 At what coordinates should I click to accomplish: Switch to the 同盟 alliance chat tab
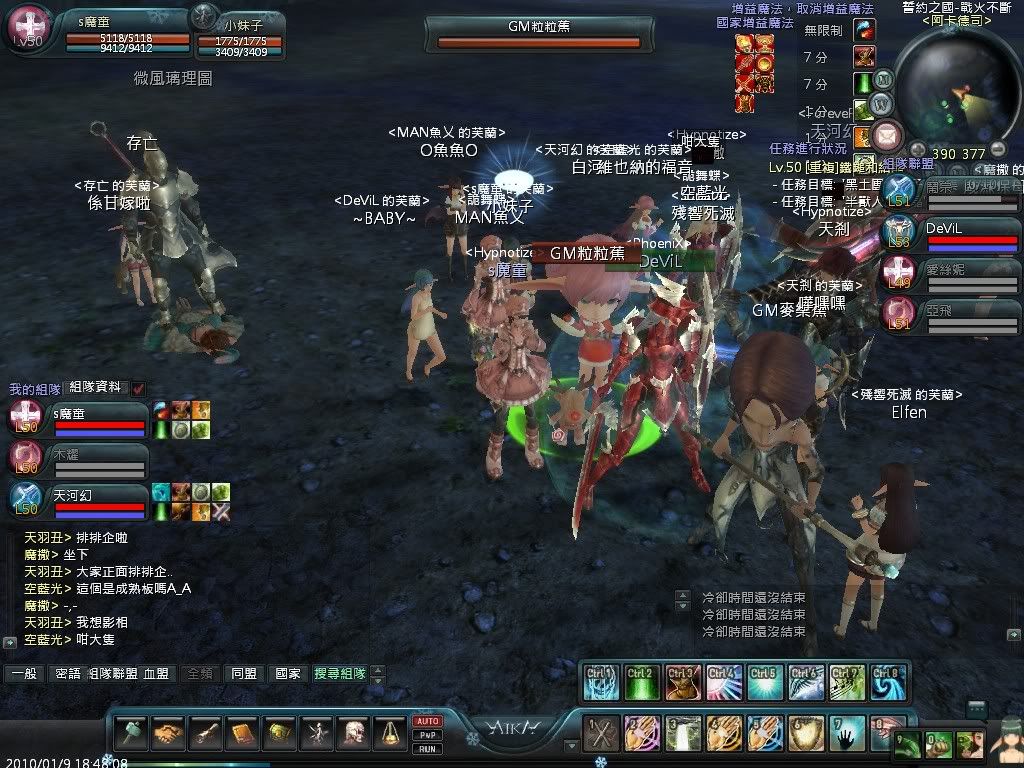tap(243, 674)
